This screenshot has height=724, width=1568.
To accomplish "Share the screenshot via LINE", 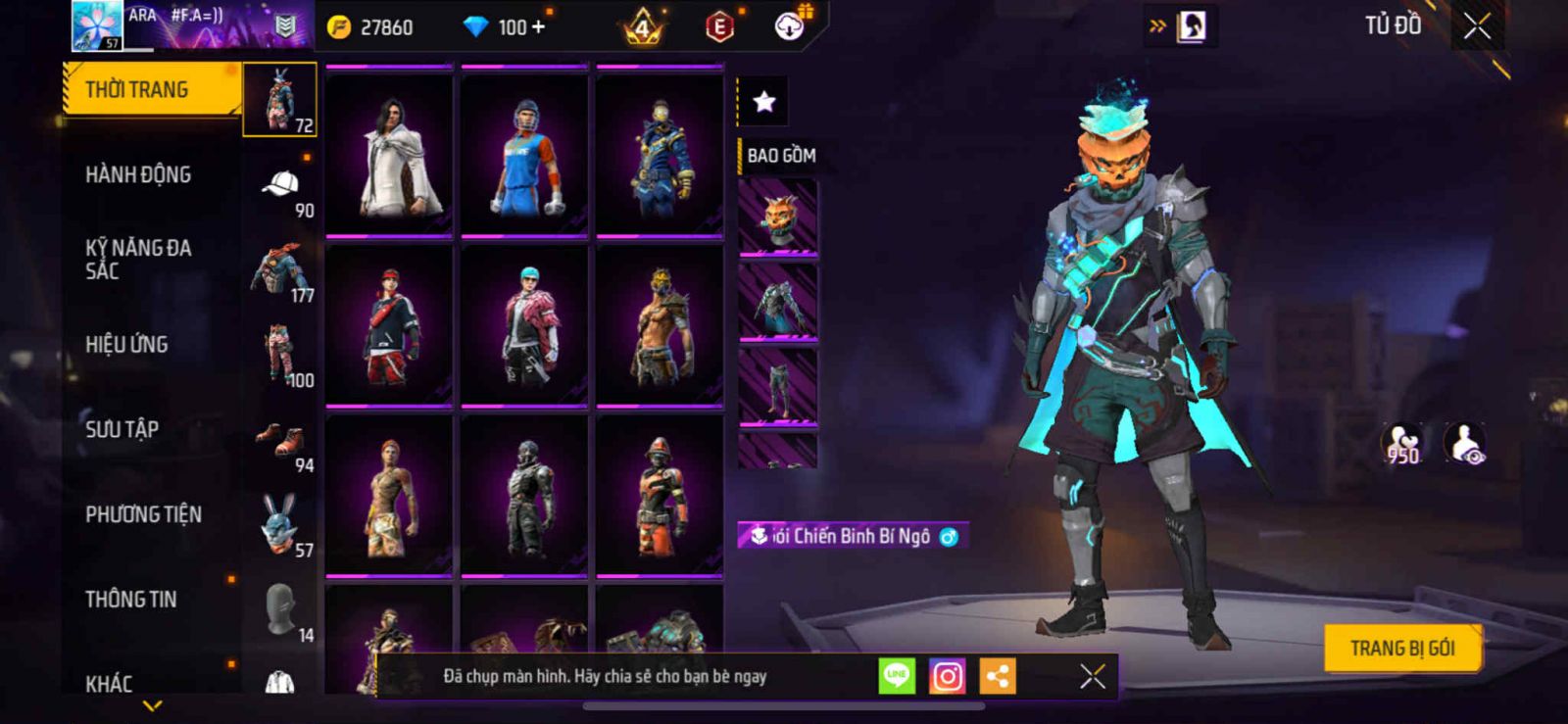I will 897,676.
